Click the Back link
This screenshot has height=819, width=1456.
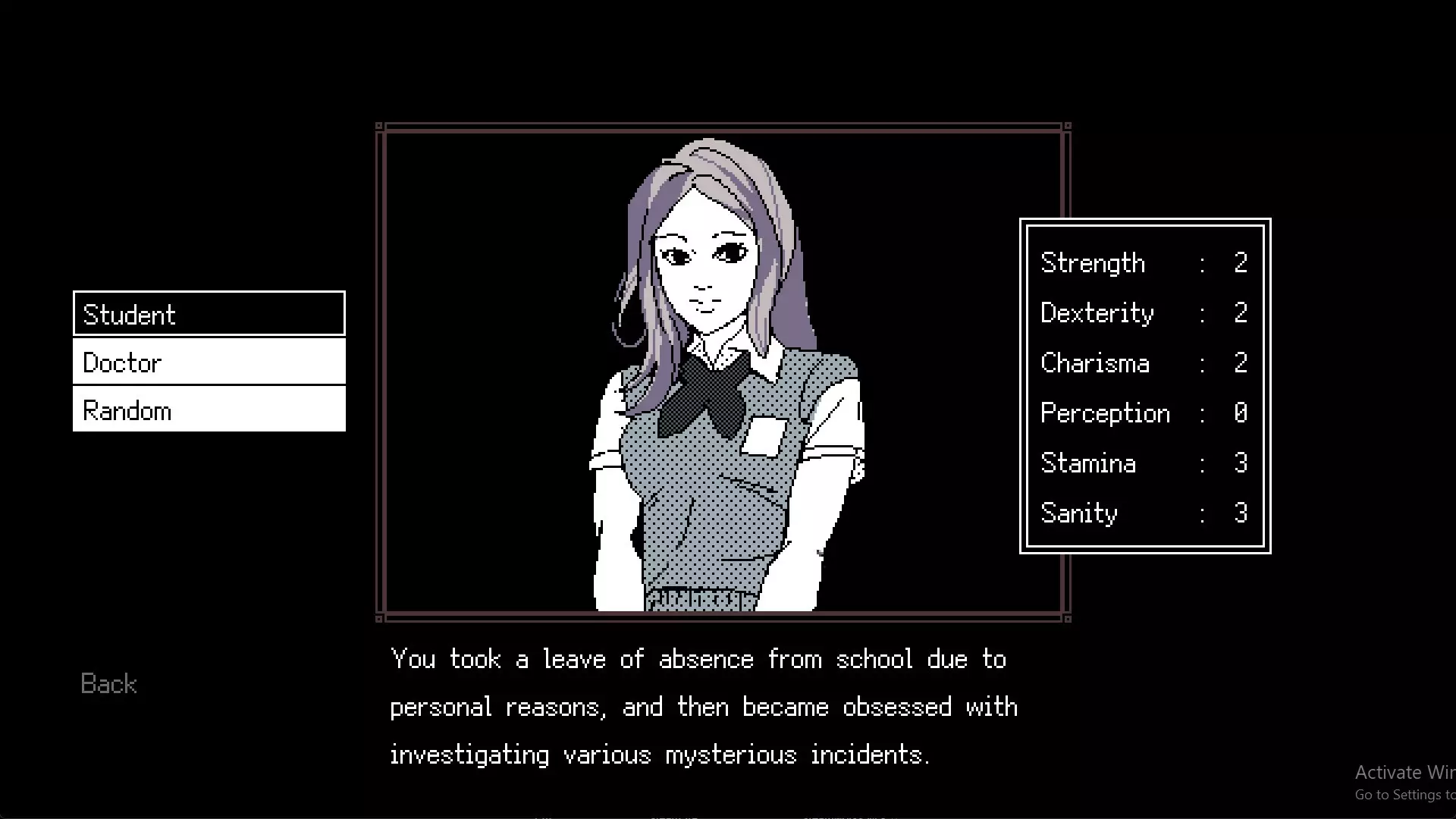(x=108, y=684)
